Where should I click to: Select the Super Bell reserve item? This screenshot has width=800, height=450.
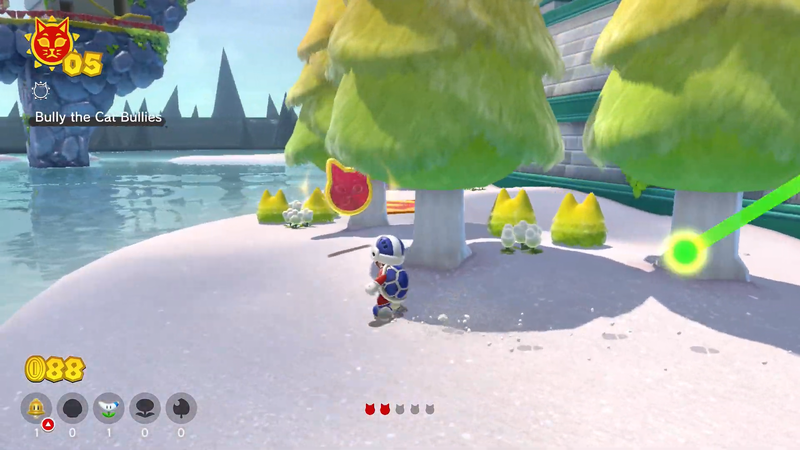(x=37, y=408)
